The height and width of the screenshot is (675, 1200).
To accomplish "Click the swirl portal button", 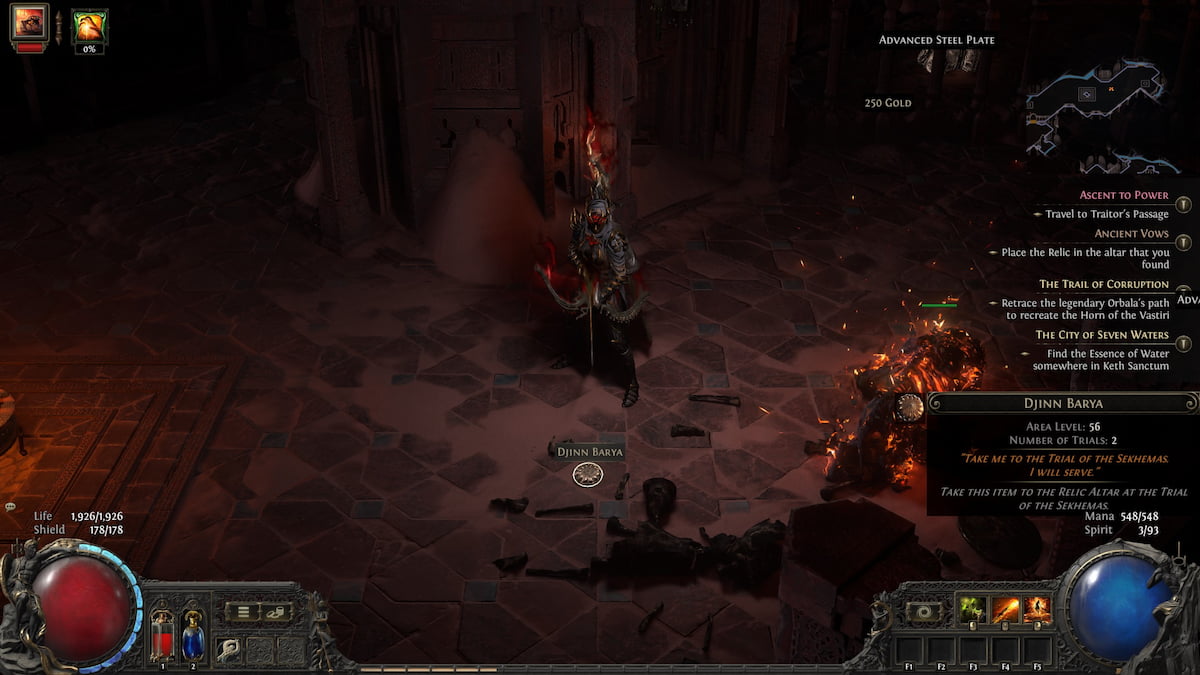I will click(922, 611).
